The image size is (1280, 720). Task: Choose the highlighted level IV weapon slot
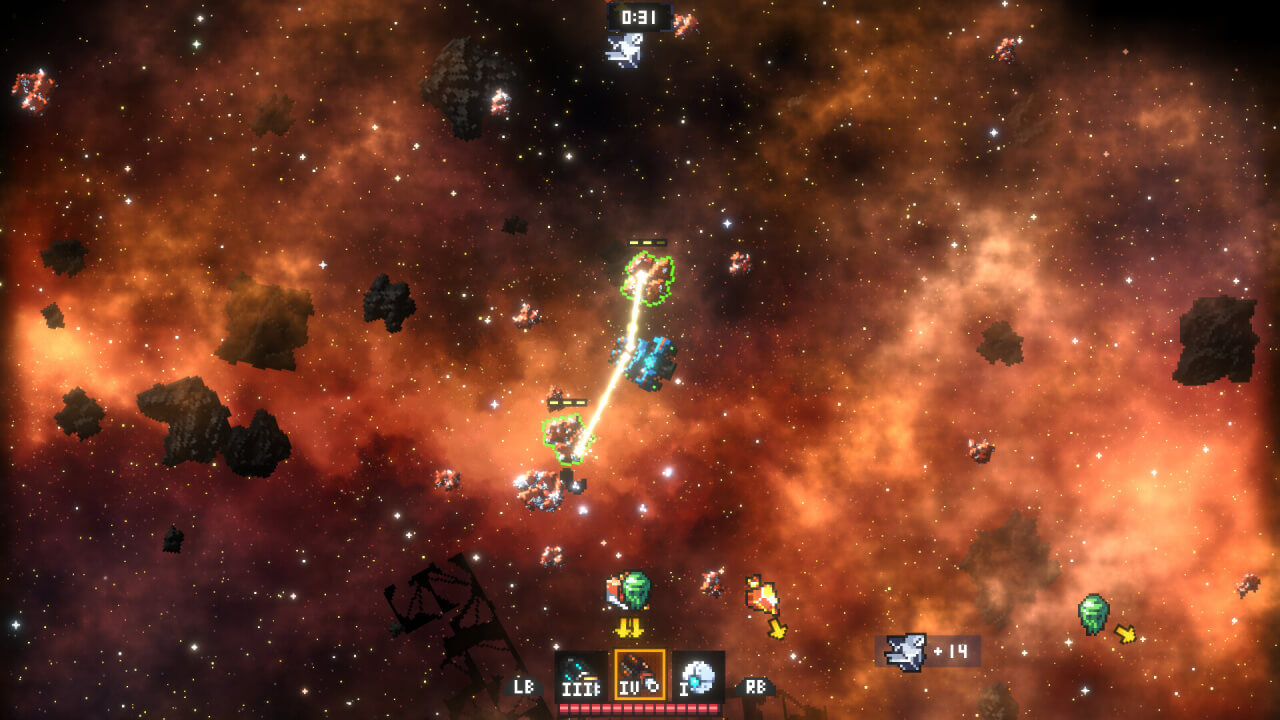coord(640,676)
